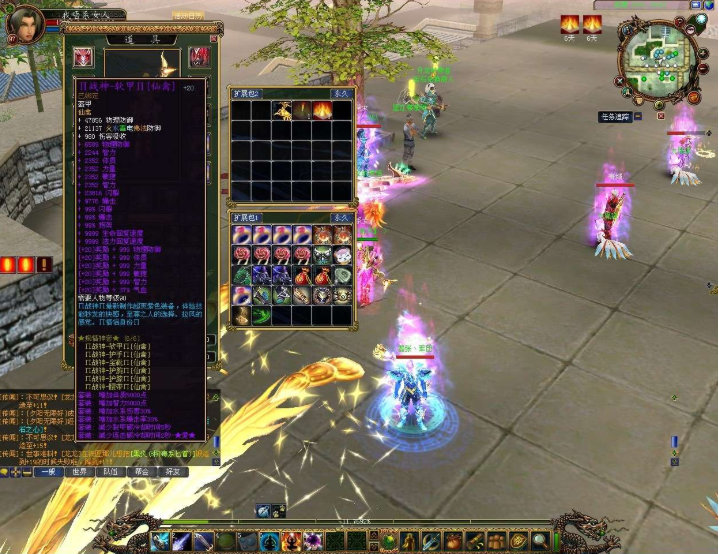The image size is (719, 554).
Task: Select the bonfire item in expansion bag 2
Action: (x=322, y=109)
